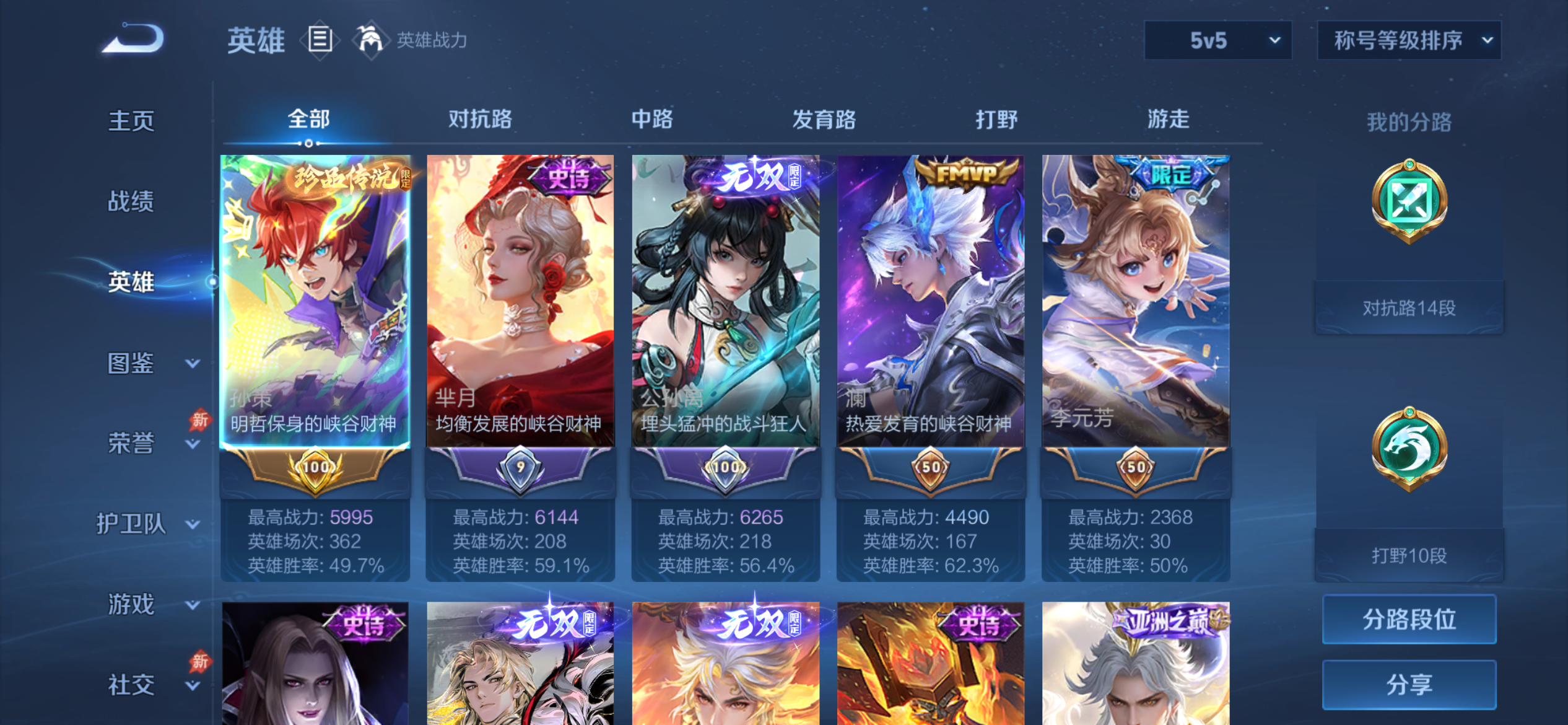The height and width of the screenshot is (725, 1568).
Task: Open the 称号等级排序 sorting dropdown
Action: [1409, 40]
